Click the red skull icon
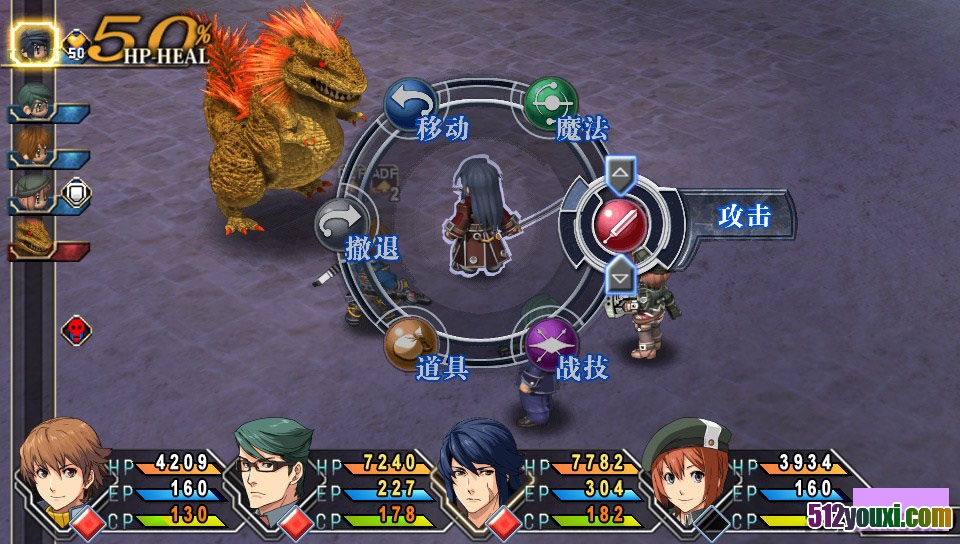 pos(76,330)
